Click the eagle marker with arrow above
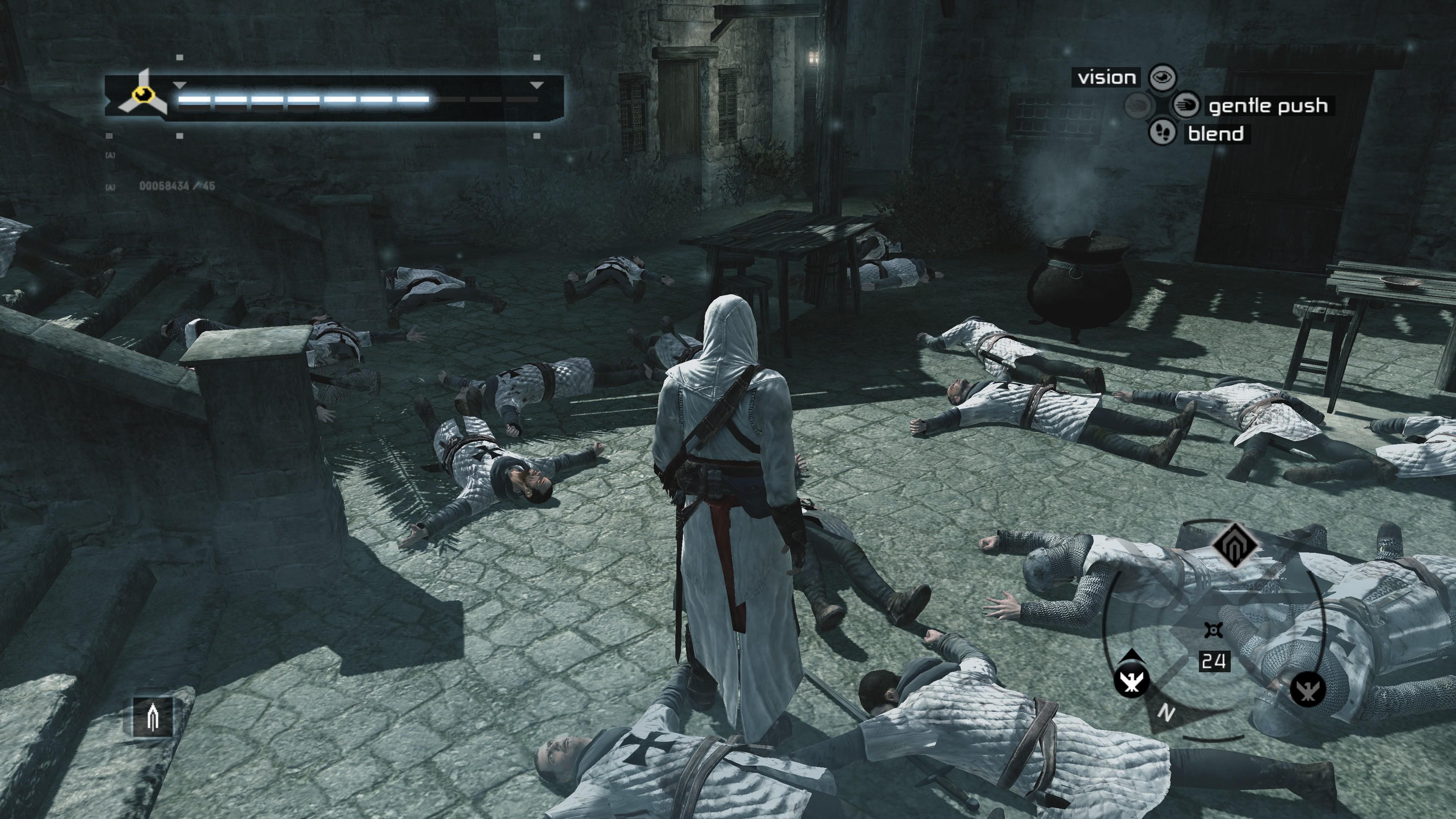Screen dimensions: 1456x819 click(1131, 681)
